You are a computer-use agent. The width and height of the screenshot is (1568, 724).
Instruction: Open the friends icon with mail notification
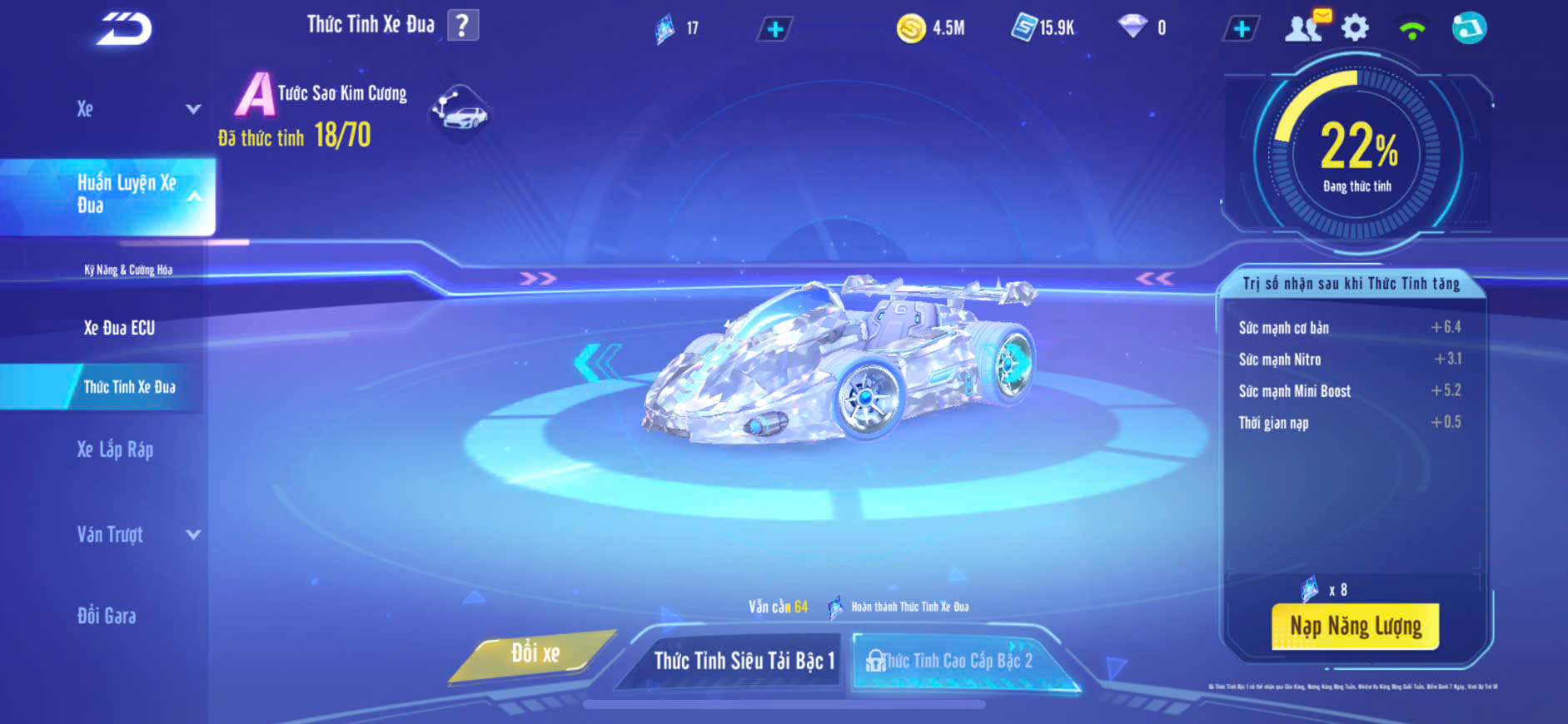pos(1306,27)
